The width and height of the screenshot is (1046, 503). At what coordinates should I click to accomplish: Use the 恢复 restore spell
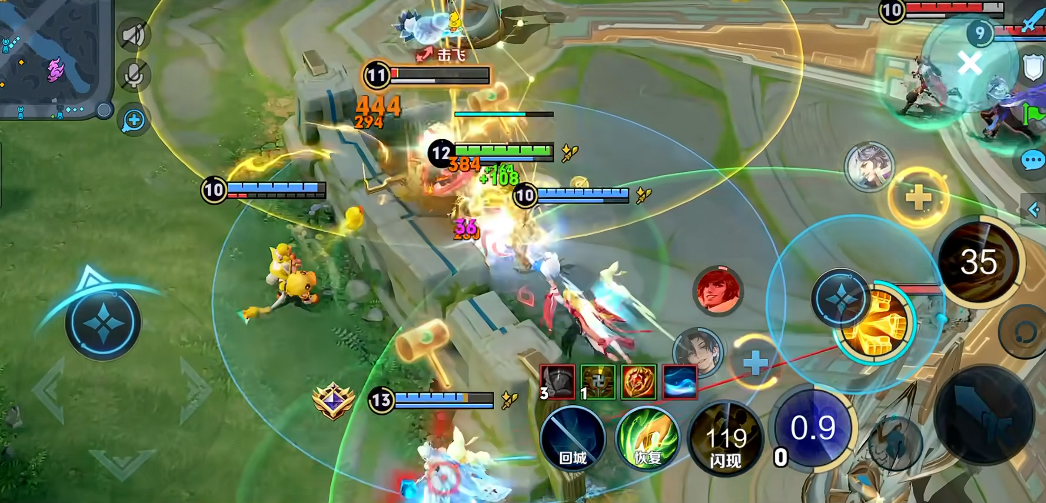[x=648, y=436]
